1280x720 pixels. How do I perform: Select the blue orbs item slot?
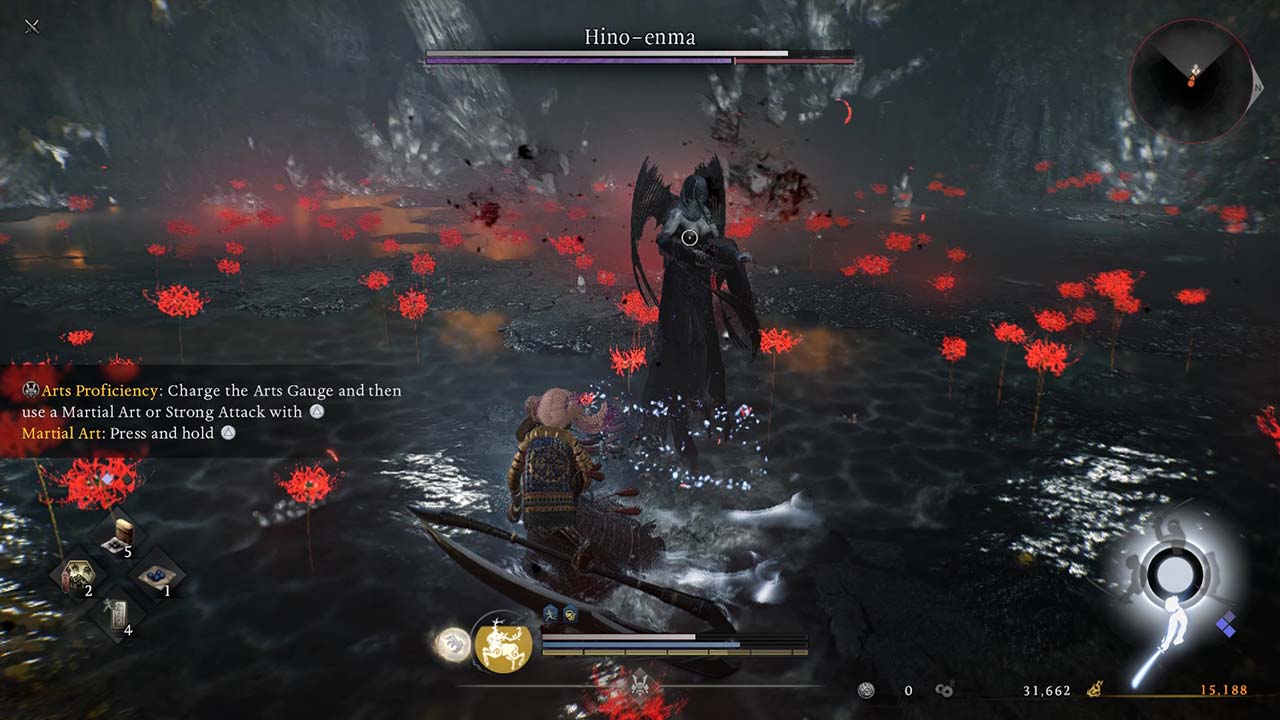(x=158, y=577)
